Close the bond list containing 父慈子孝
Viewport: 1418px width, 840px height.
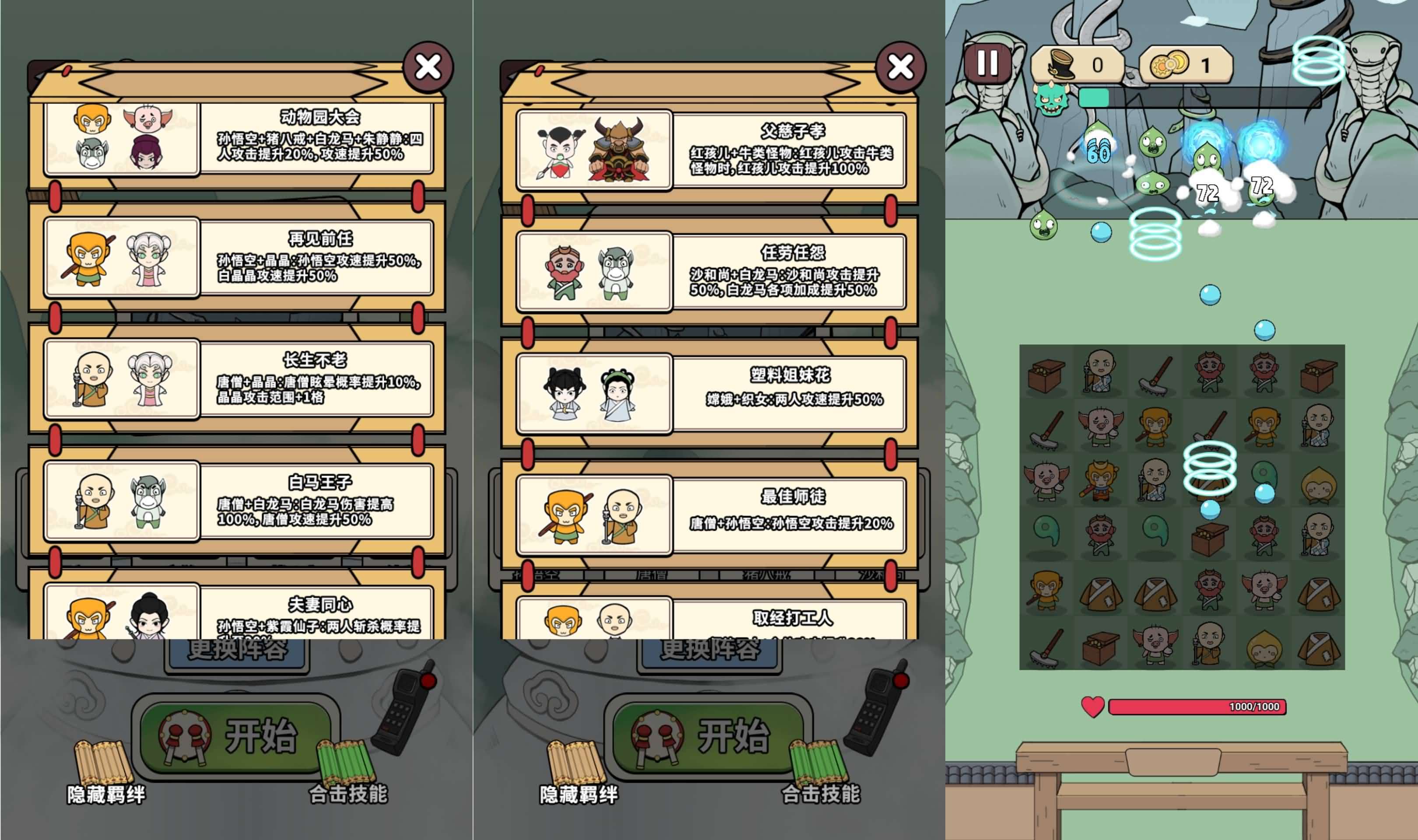[900, 67]
